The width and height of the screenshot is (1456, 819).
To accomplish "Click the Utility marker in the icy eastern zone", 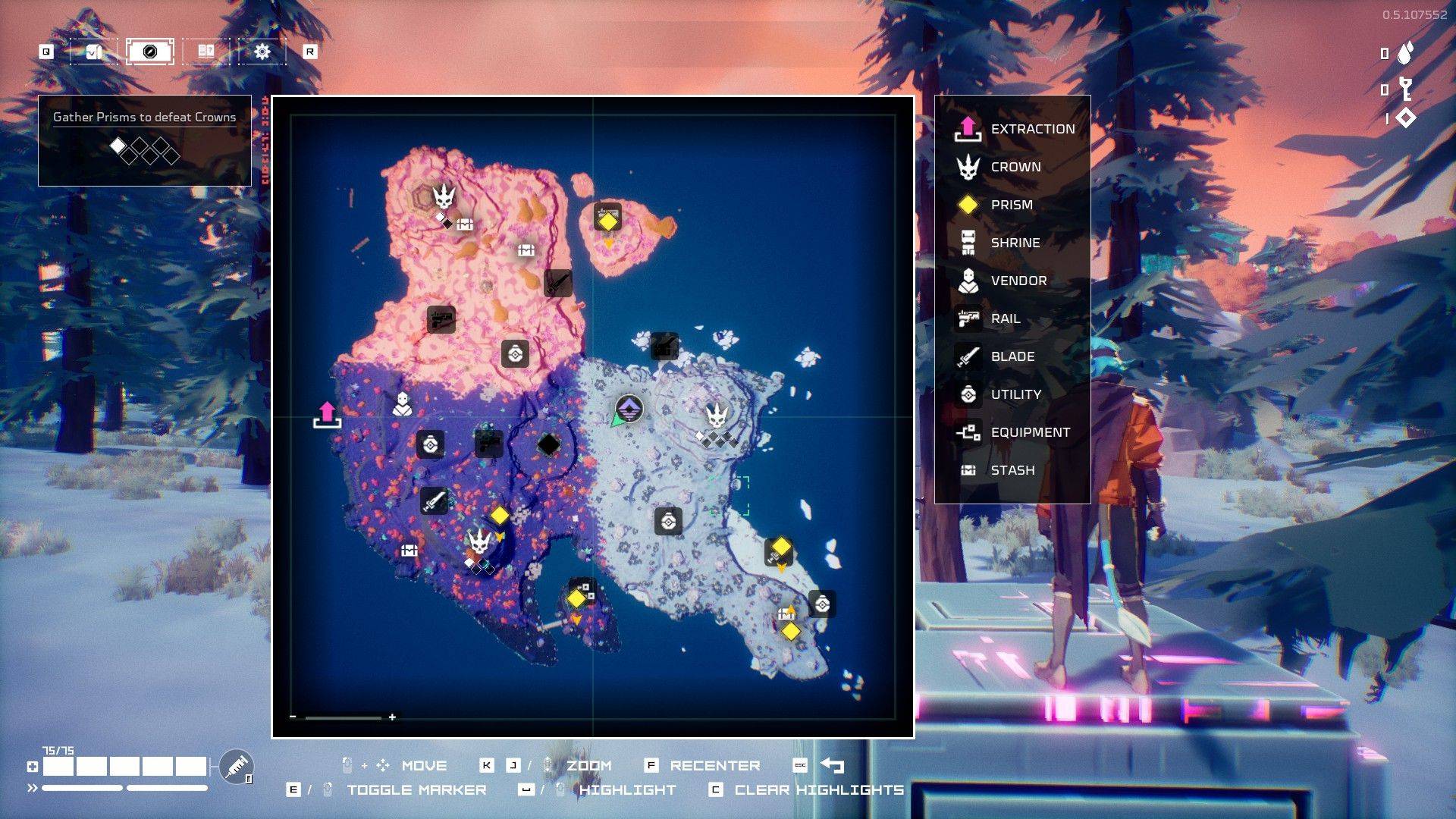I will click(x=668, y=521).
